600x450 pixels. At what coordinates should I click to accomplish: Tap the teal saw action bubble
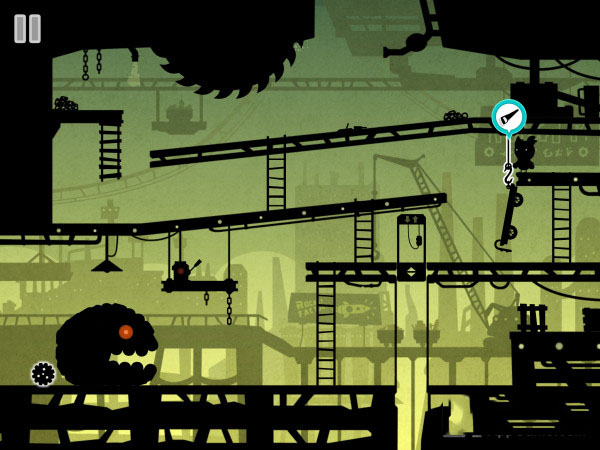point(508,117)
